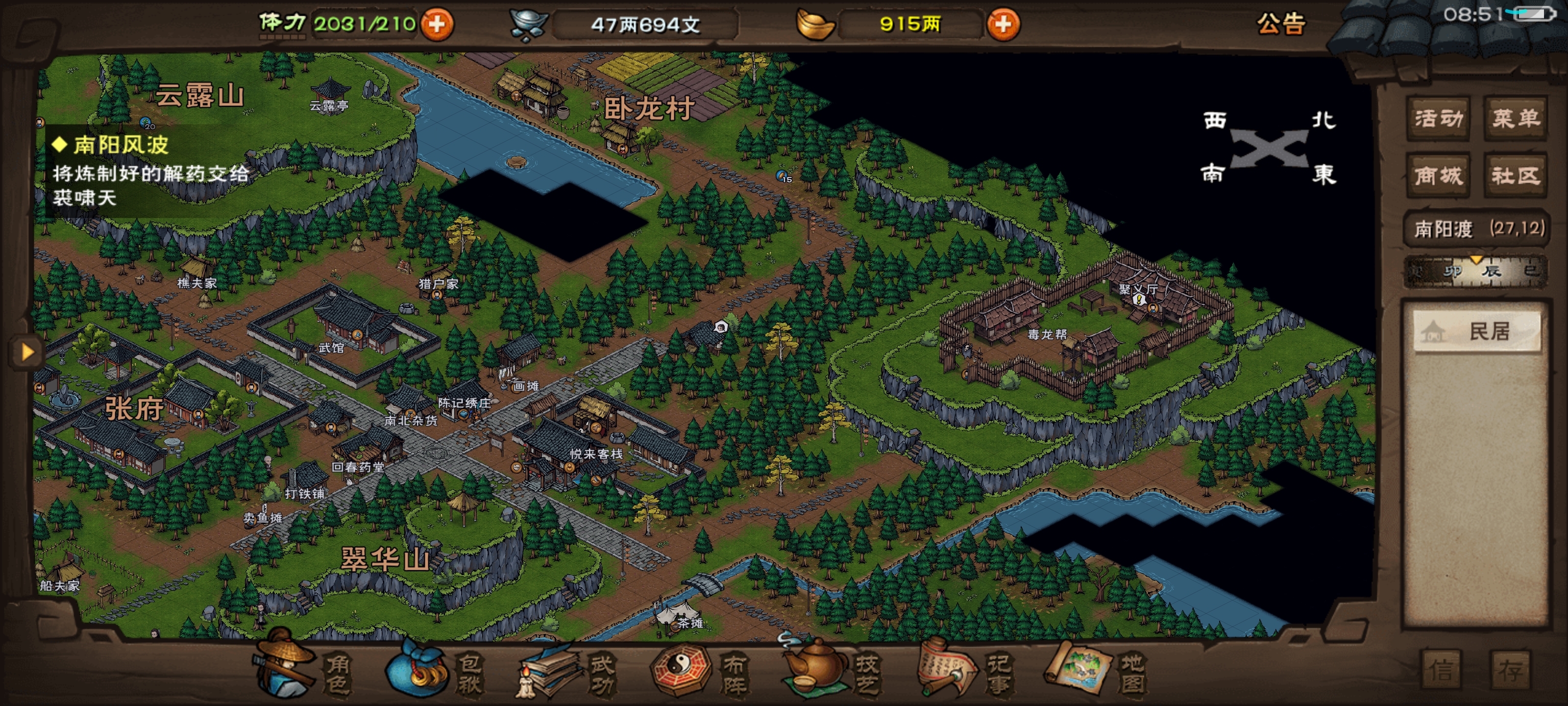Screen dimensions: 1568x706
Task: Visit the 商城 shop
Action: point(1438,176)
